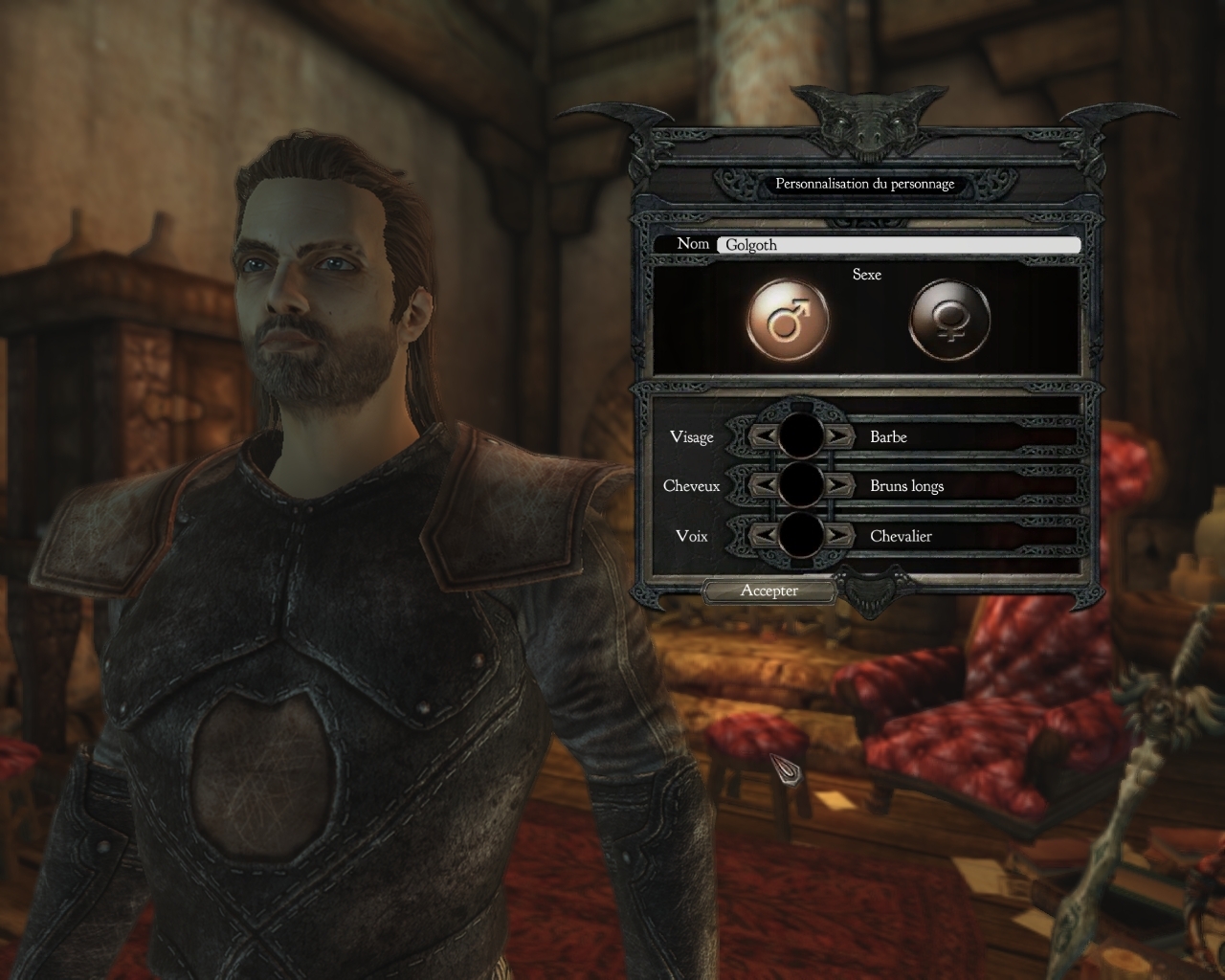The image size is (1225, 980).
Task: Switch to previous Cheveux hair style
Action: (763, 485)
